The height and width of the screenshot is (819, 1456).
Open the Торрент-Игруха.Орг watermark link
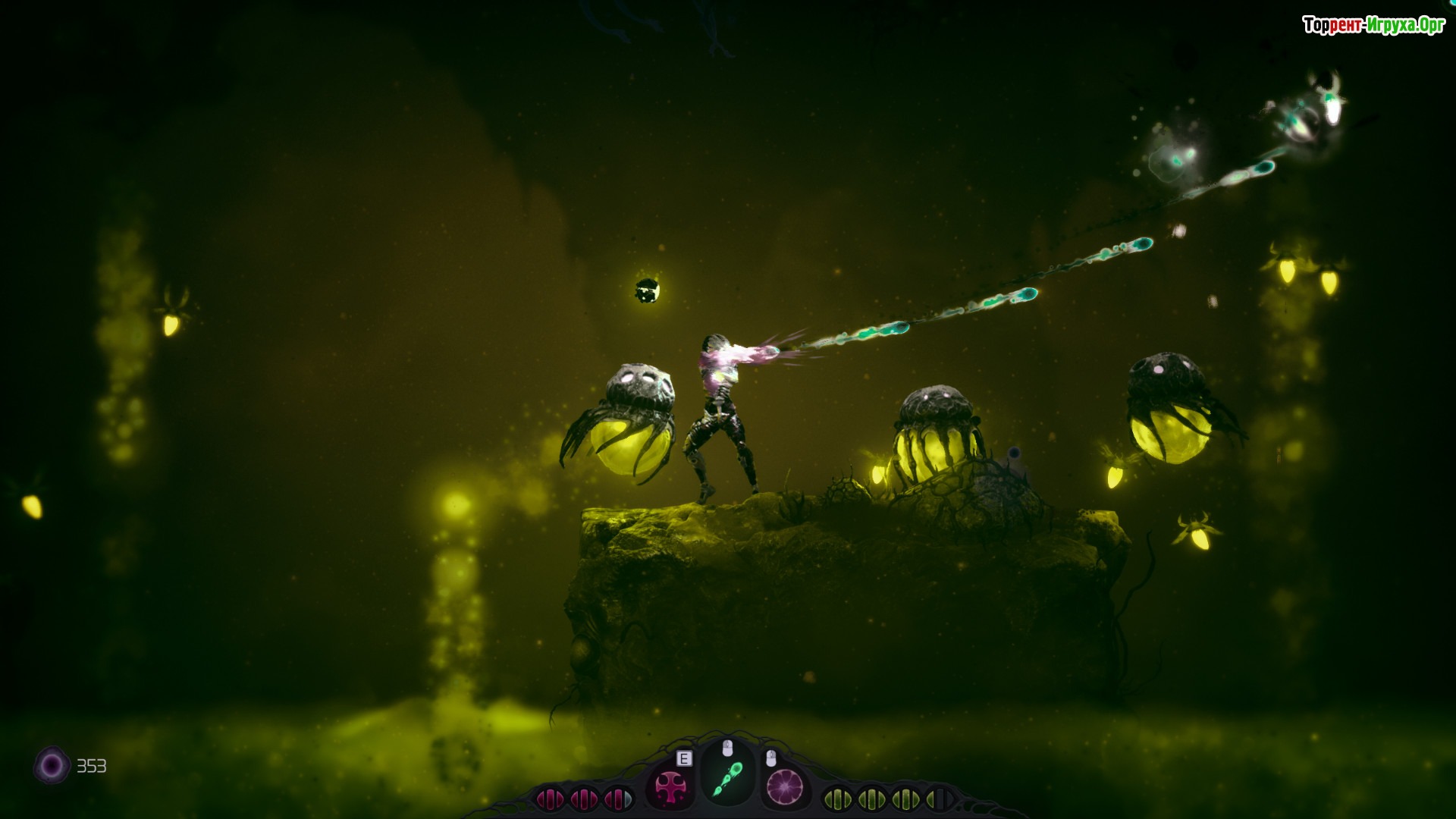coord(1373,25)
